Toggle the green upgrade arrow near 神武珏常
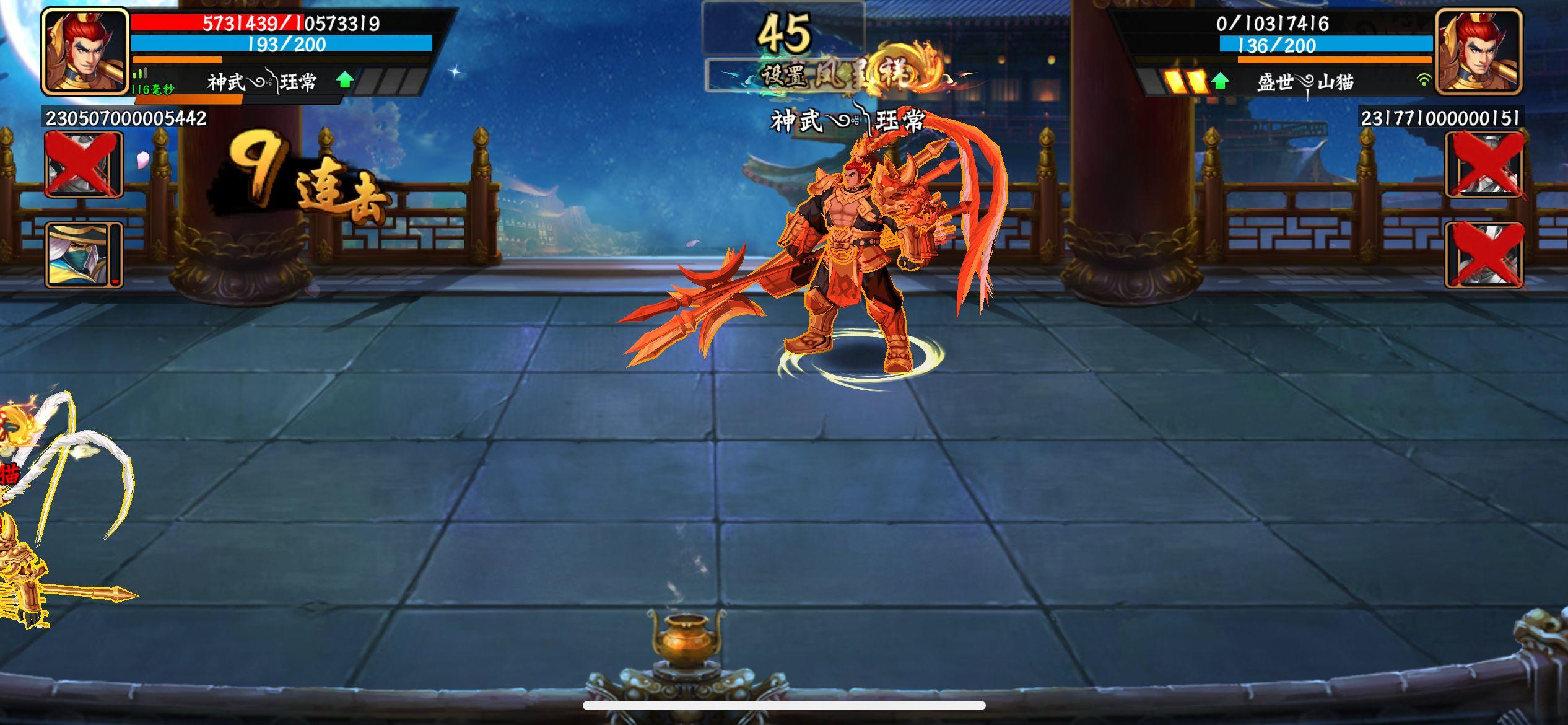The image size is (1568, 725). (344, 79)
